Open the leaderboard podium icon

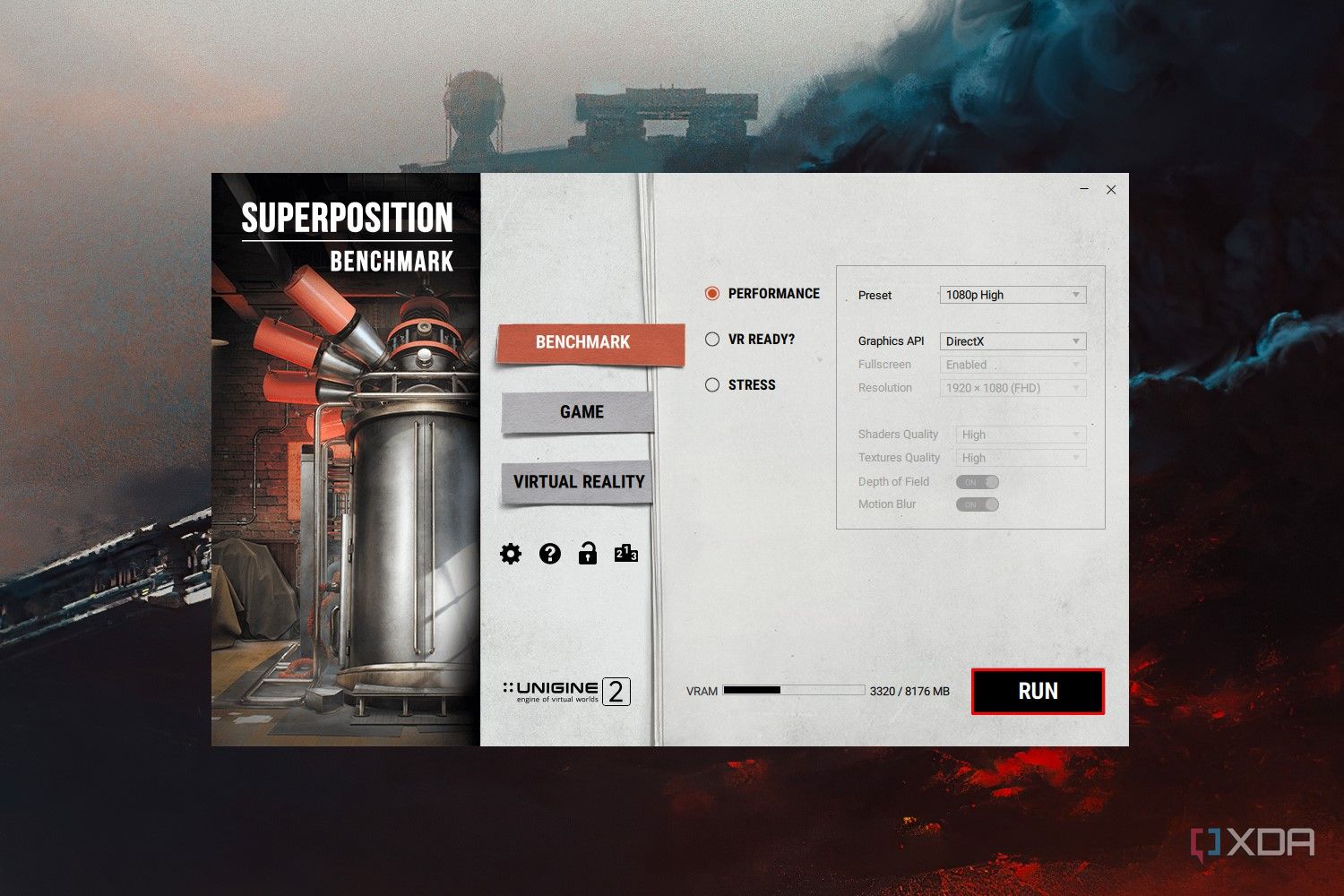click(626, 554)
